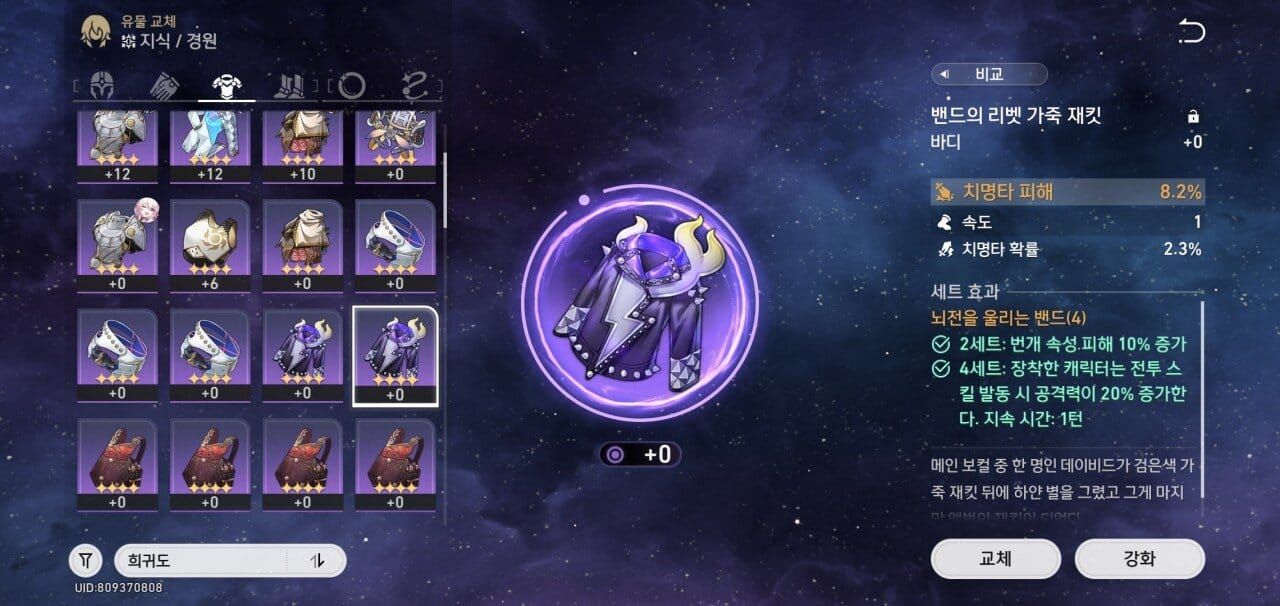
Task: Toggle the sort order arrows
Action: 318,560
